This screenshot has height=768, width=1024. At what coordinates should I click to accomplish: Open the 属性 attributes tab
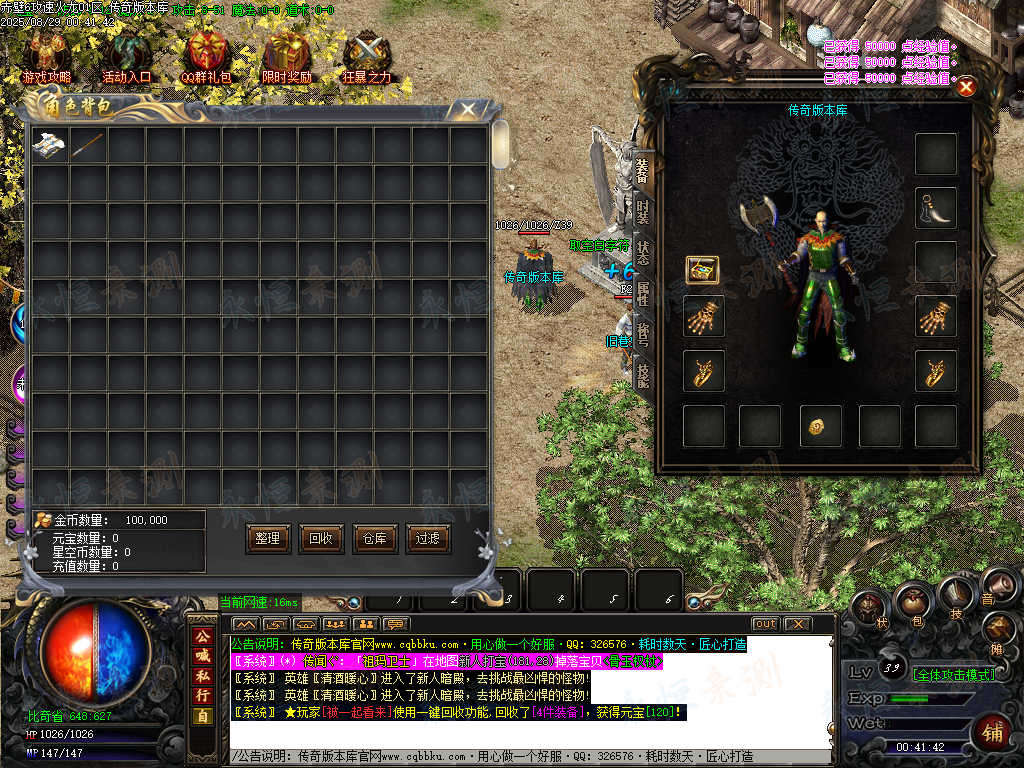tap(643, 293)
